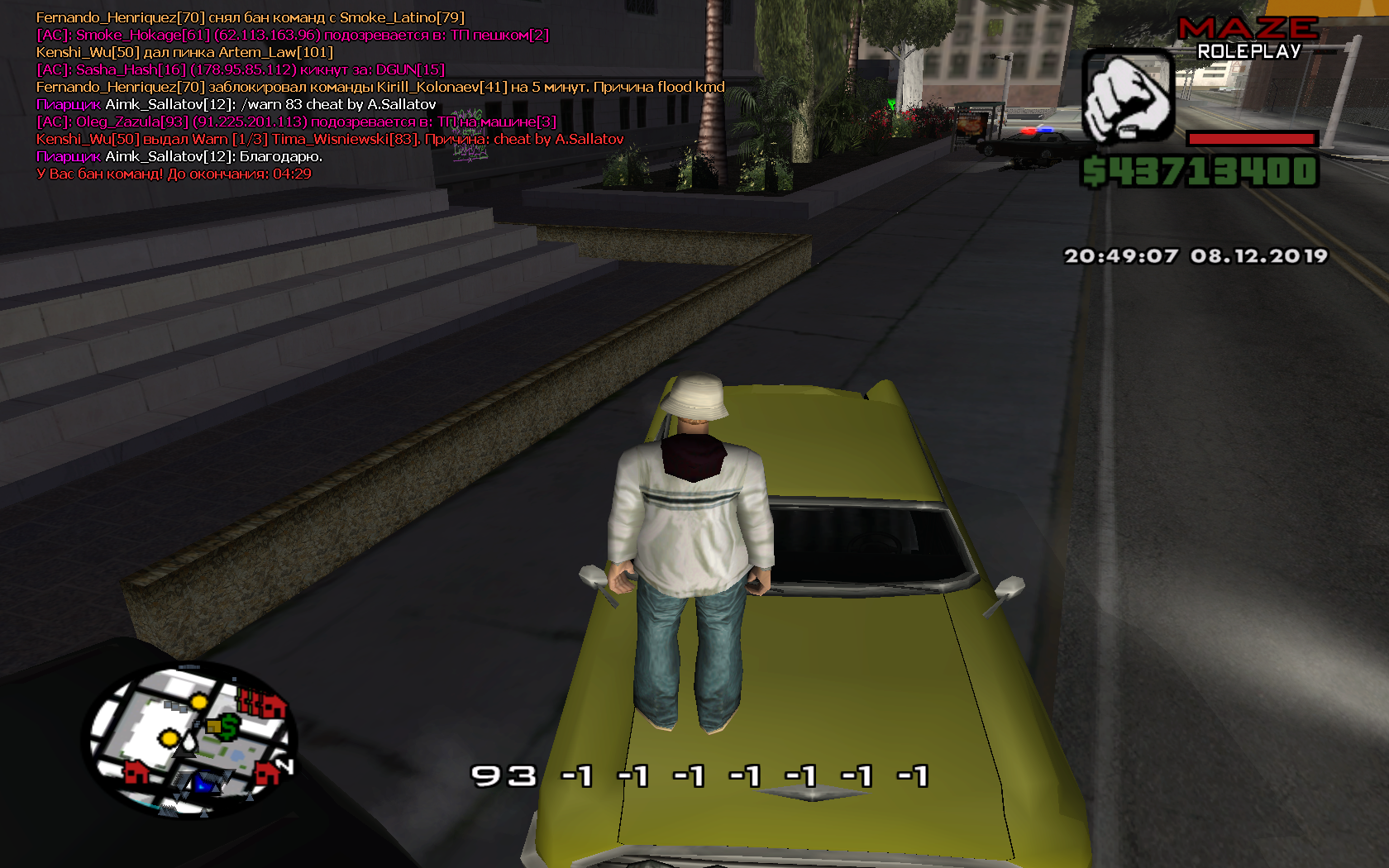1389x868 pixels.
Task: Click the yellow pickup square beside the dollar blip
Action: point(215,727)
